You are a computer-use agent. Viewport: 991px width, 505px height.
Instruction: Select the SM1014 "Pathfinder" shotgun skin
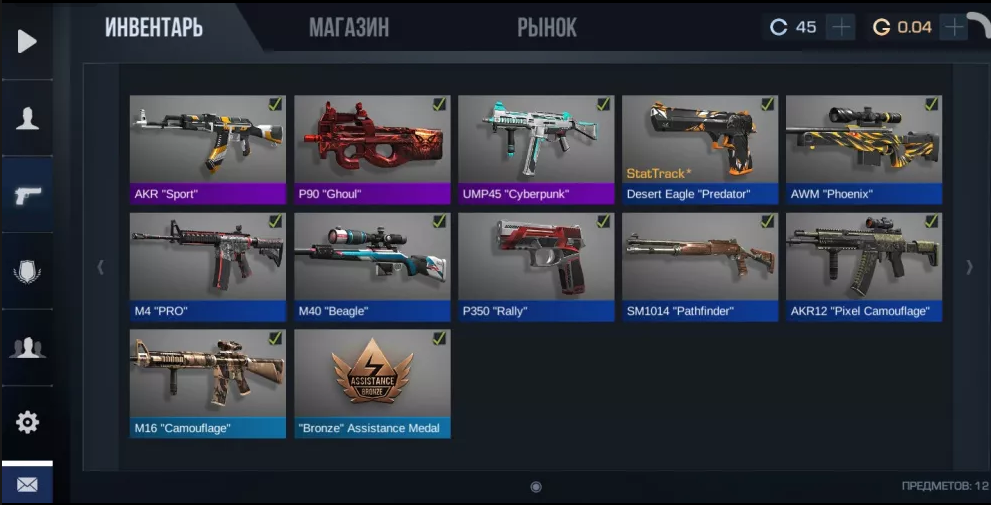click(x=700, y=267)
